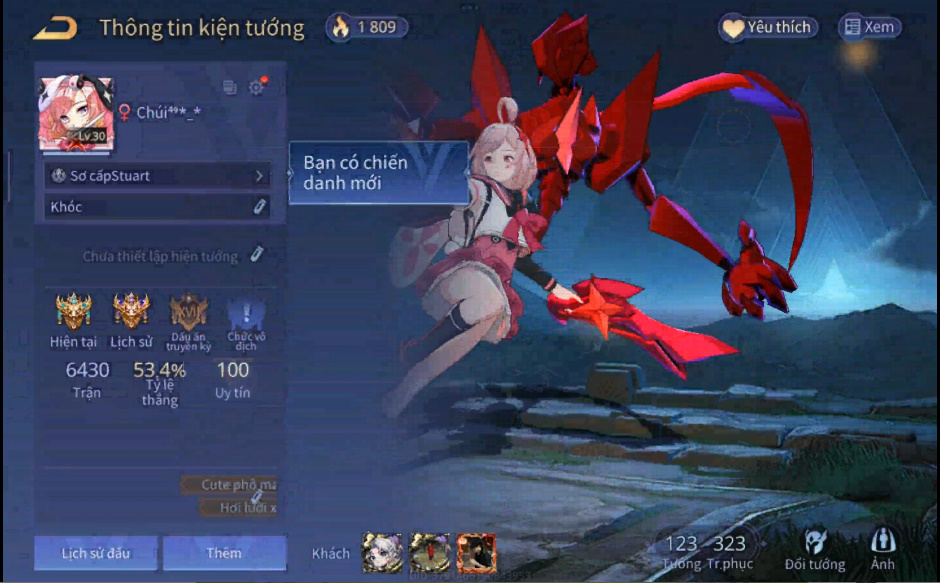
Task: Select the last visitor avatar with red frame
Action: click(476, 552)
